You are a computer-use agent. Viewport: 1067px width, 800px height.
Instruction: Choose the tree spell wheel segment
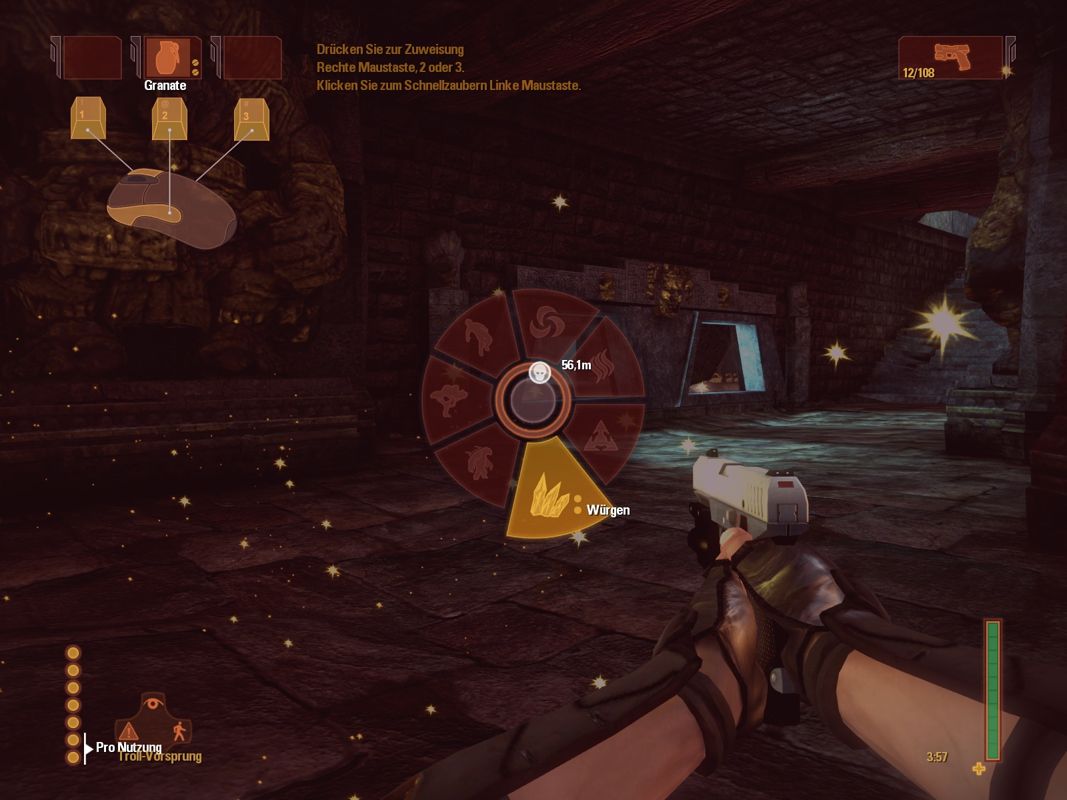point(449,397)
